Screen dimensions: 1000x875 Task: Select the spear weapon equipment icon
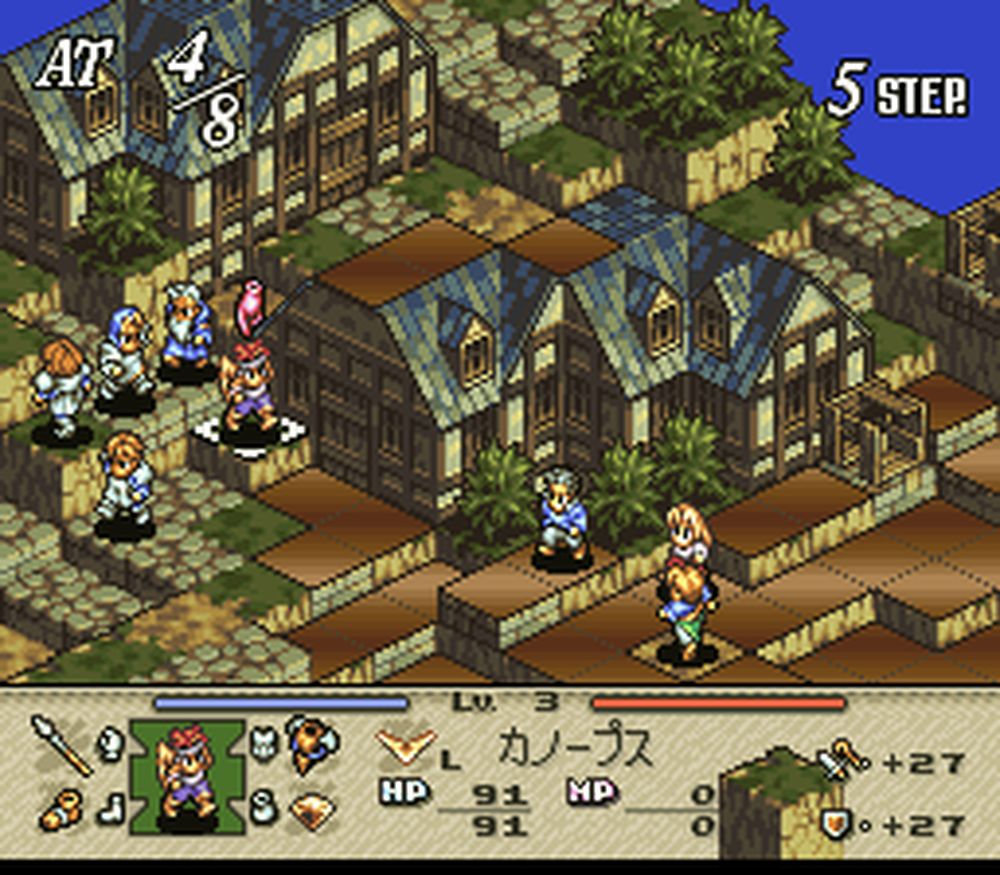pyautogui.click(x=60, y=743)
